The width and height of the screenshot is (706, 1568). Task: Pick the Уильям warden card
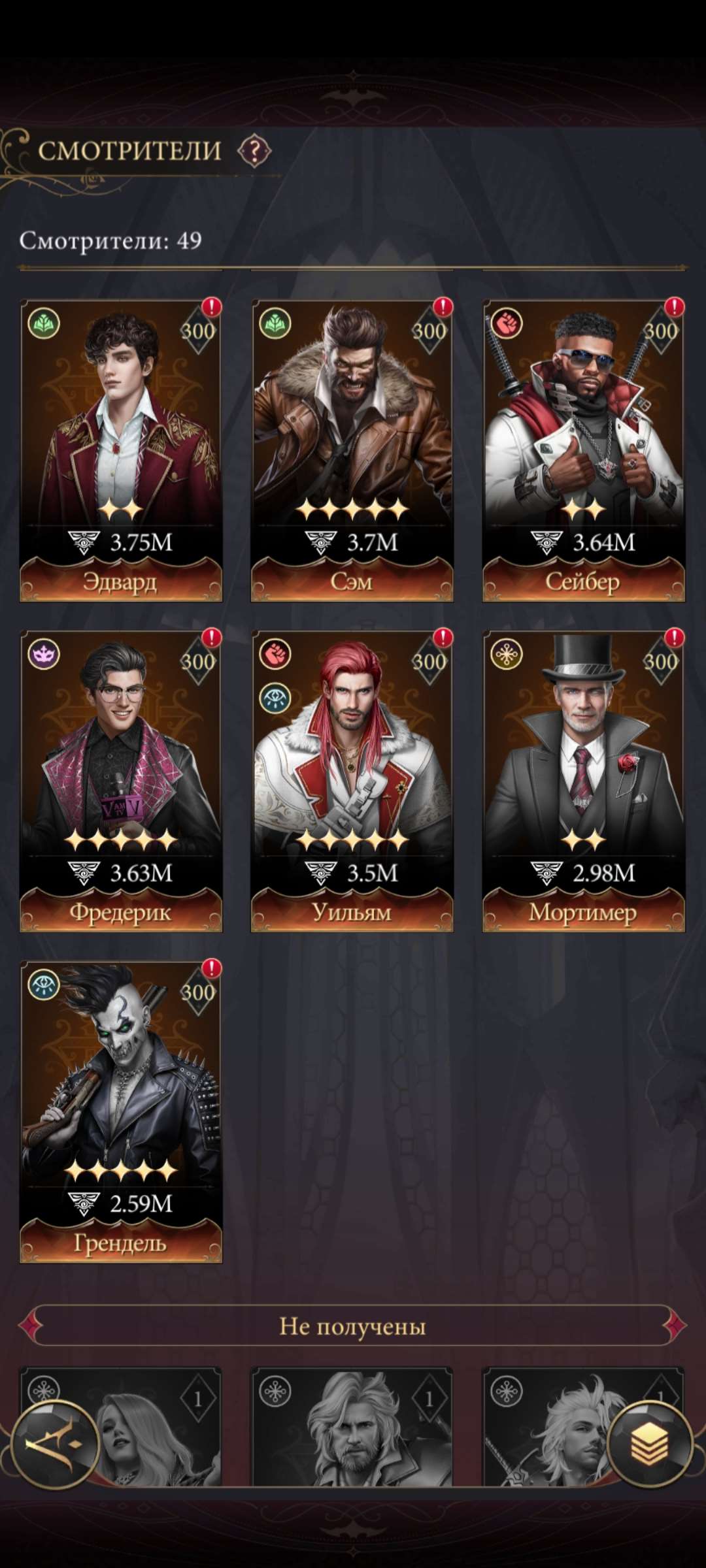(x=352, y=781)
